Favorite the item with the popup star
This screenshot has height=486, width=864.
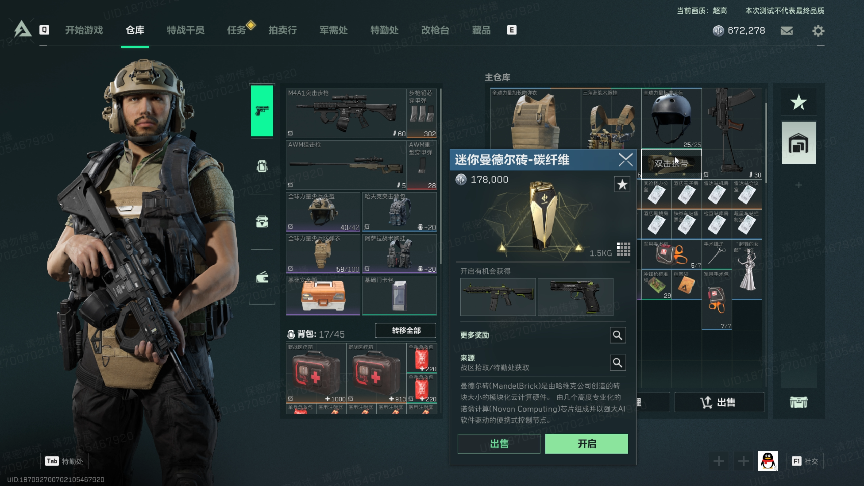pos(621,184)
